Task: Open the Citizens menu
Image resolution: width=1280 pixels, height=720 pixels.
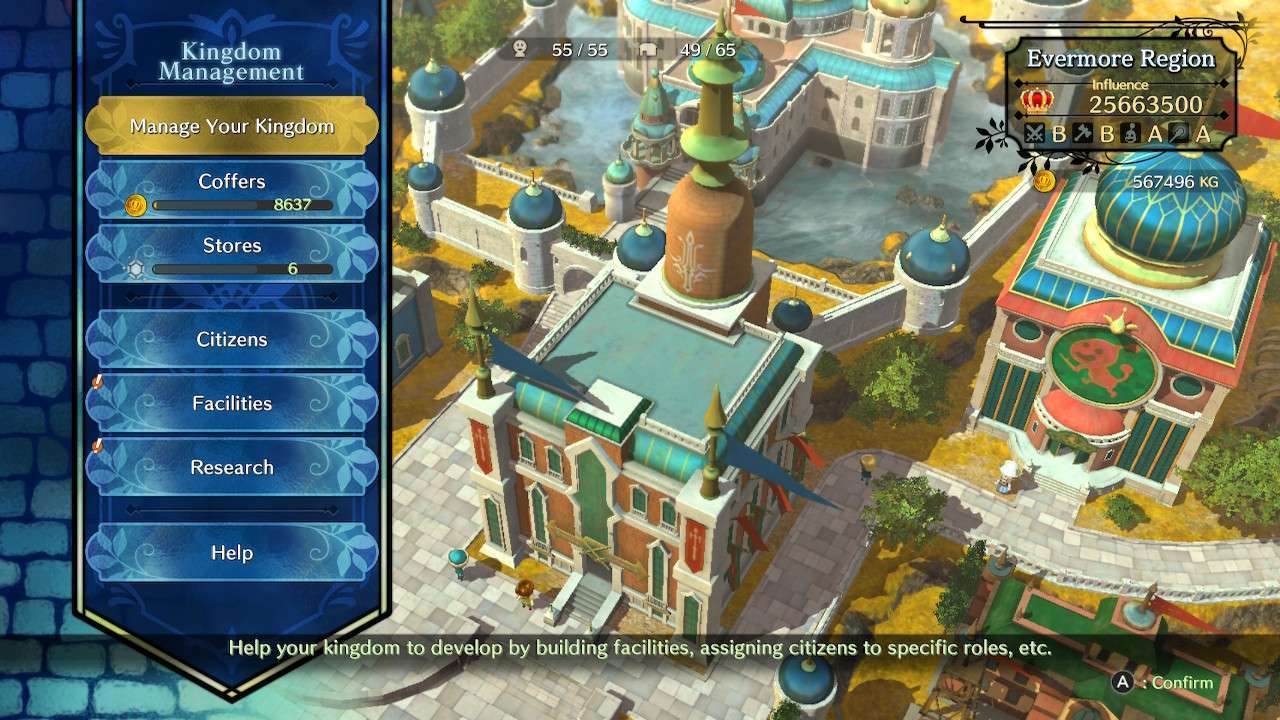Action: coord(232,340)
